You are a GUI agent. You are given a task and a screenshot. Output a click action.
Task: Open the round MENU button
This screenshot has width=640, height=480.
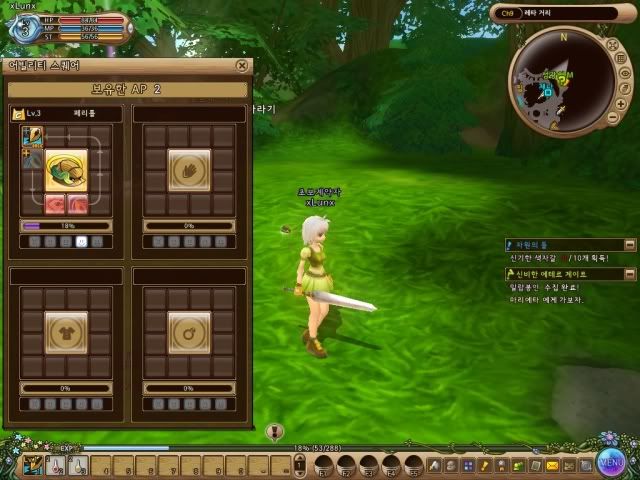[612, 462]
